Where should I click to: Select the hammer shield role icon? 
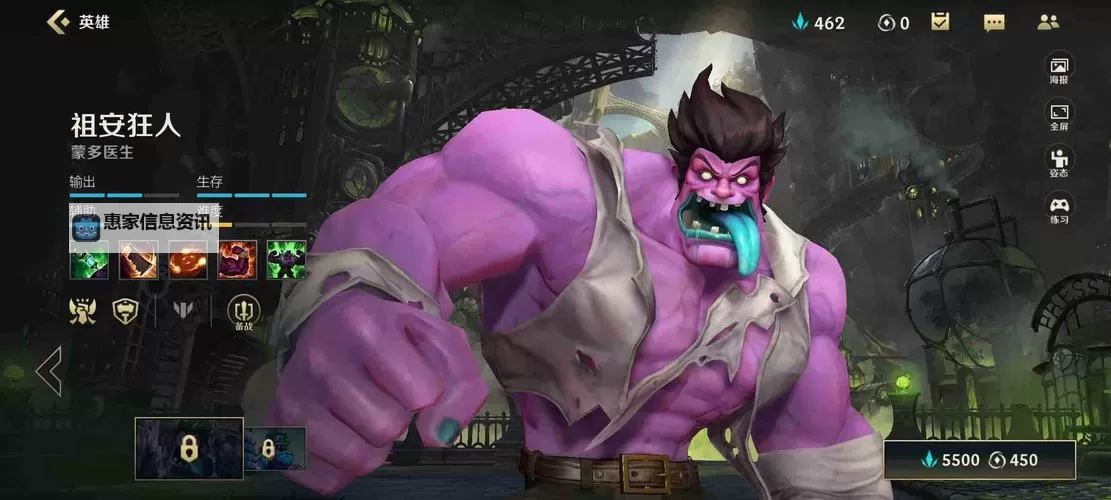tap(125, 309)
